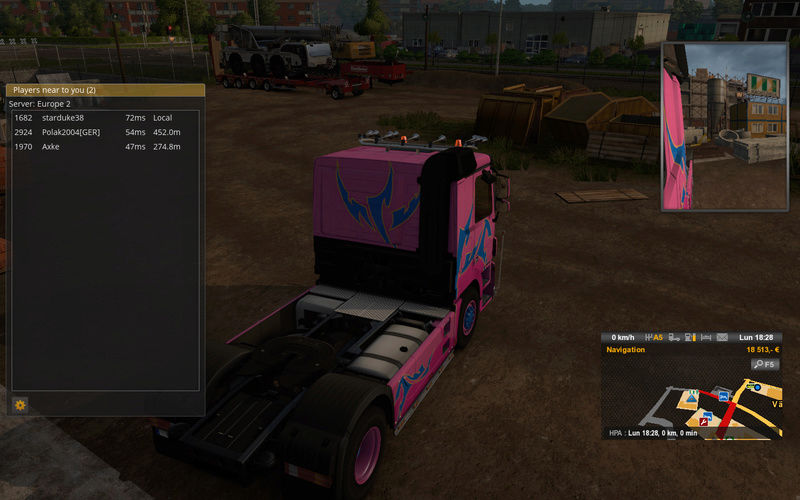Open the mail envelope icon
This screenshot has width=800, height=500.
point(723,338)
